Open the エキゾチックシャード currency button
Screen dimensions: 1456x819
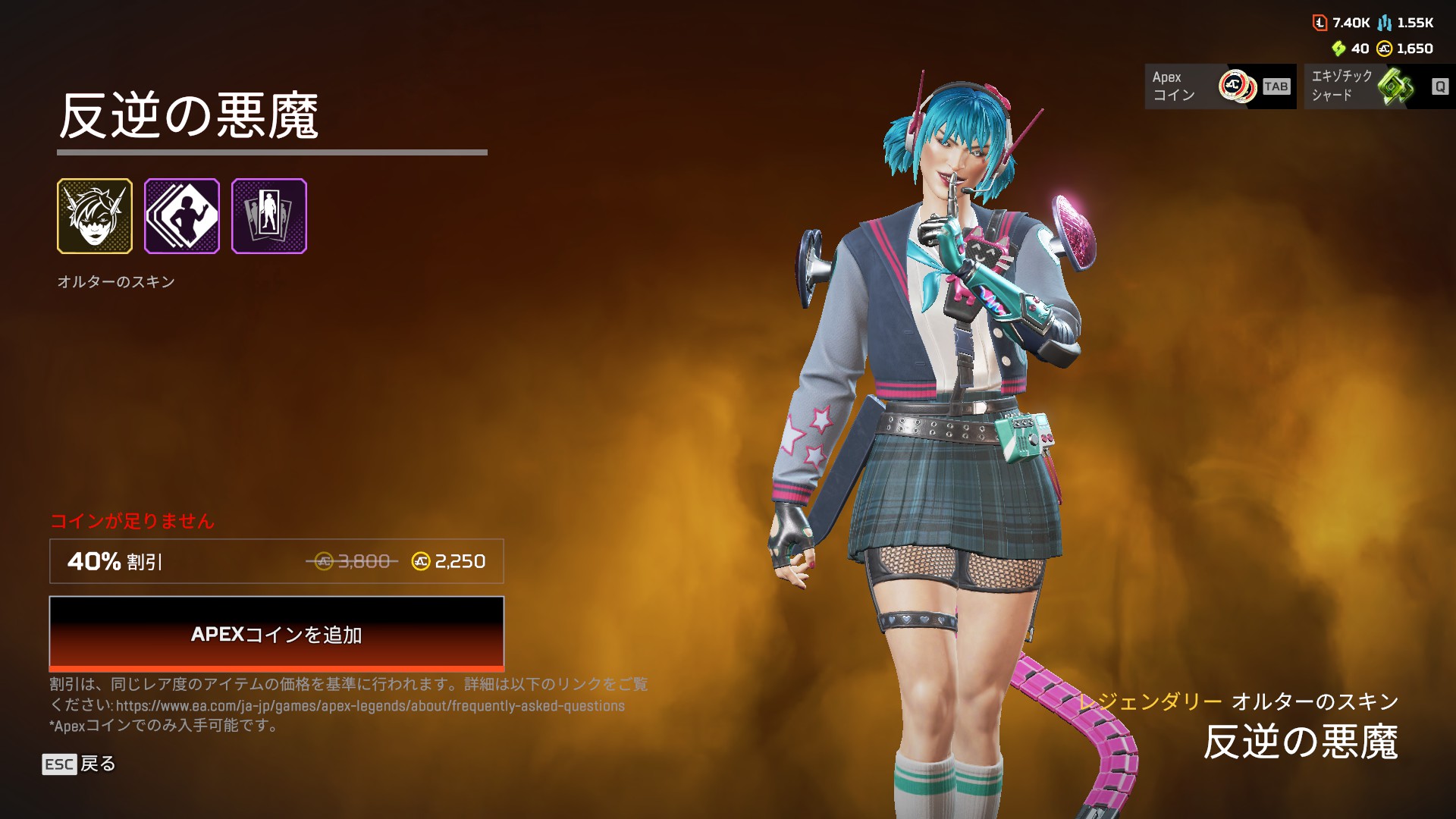coord(1379,86)
